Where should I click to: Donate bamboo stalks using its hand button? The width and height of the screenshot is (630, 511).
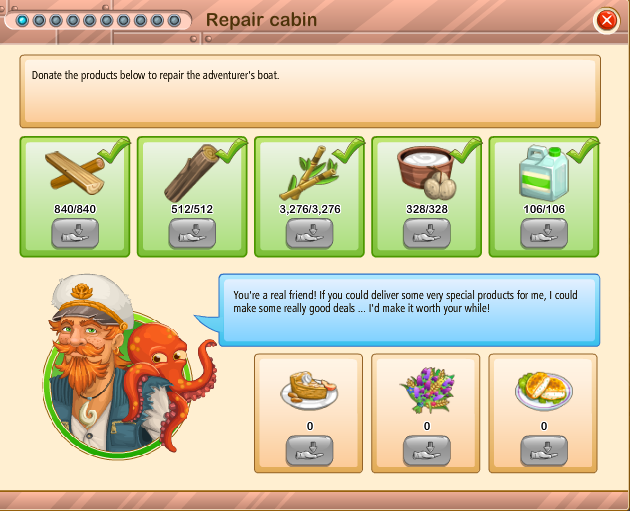(309, 232)
